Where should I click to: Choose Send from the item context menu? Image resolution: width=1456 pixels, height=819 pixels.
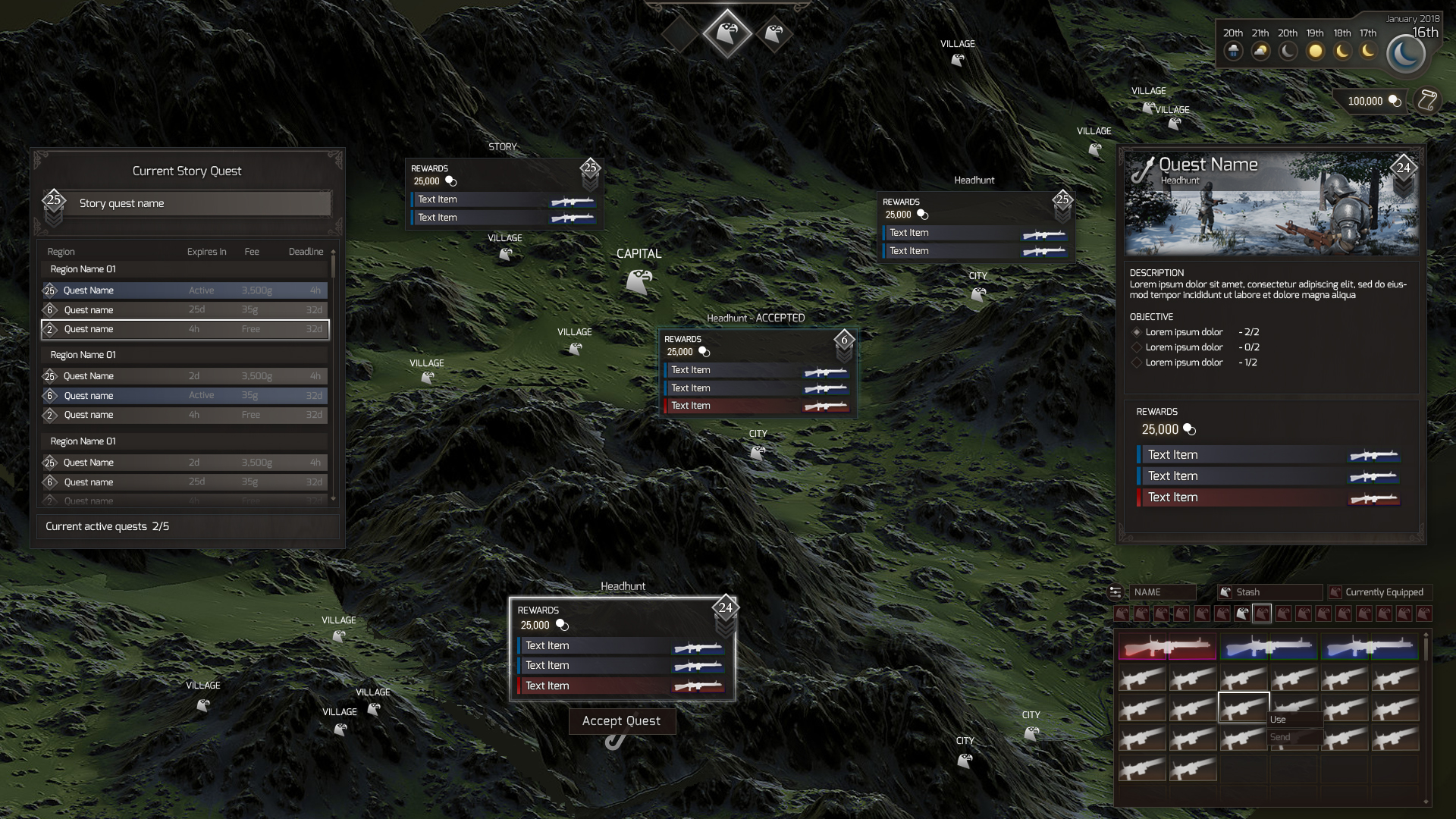1294,737
